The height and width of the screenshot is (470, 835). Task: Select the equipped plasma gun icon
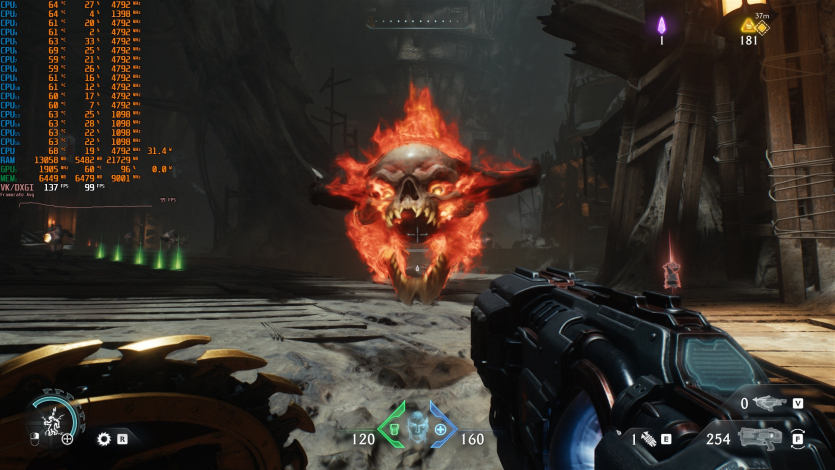pyautogui.click(x=762, y=438)
